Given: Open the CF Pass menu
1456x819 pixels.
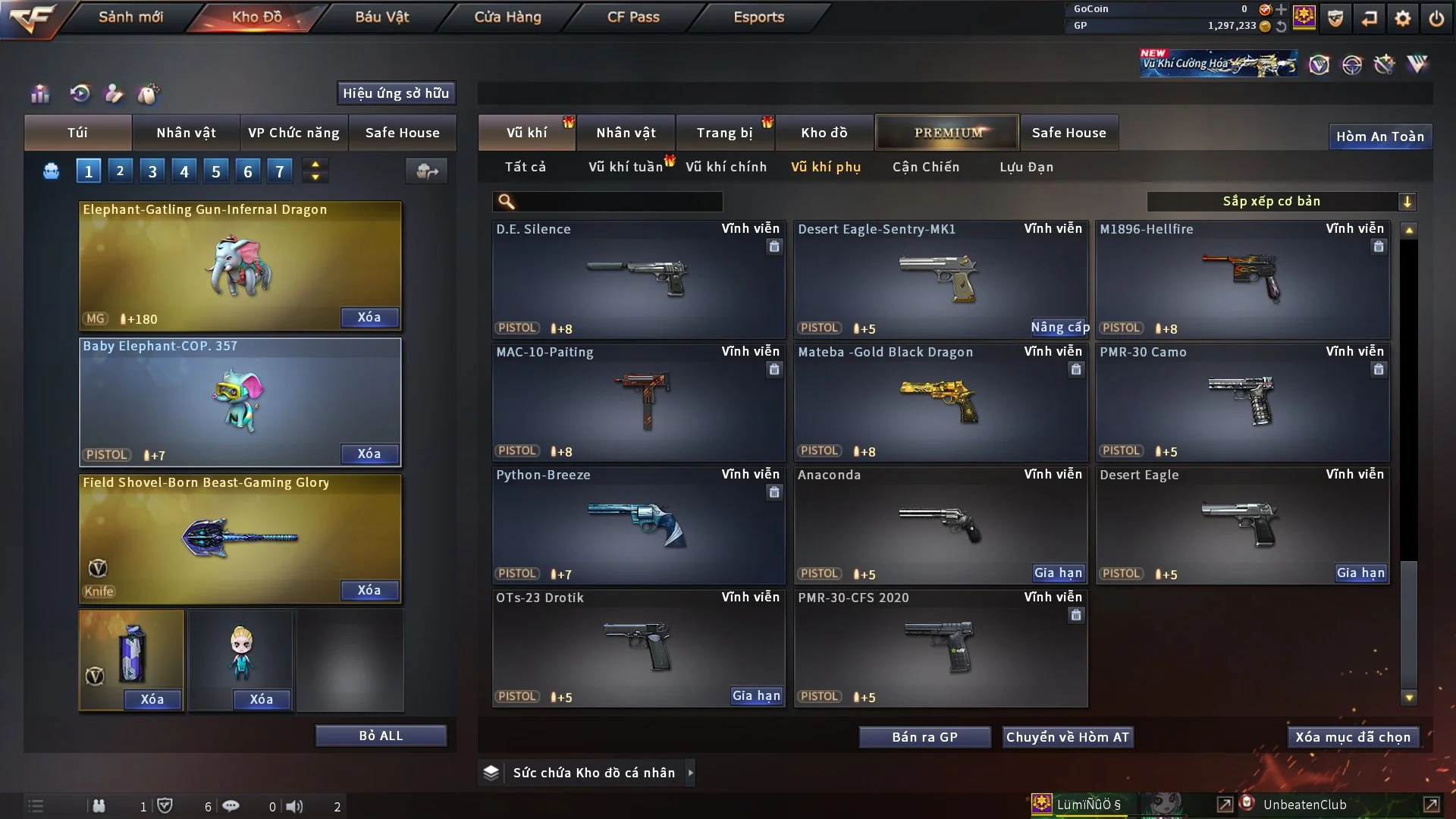Looking at the screenshot, I should click(633, 17).
